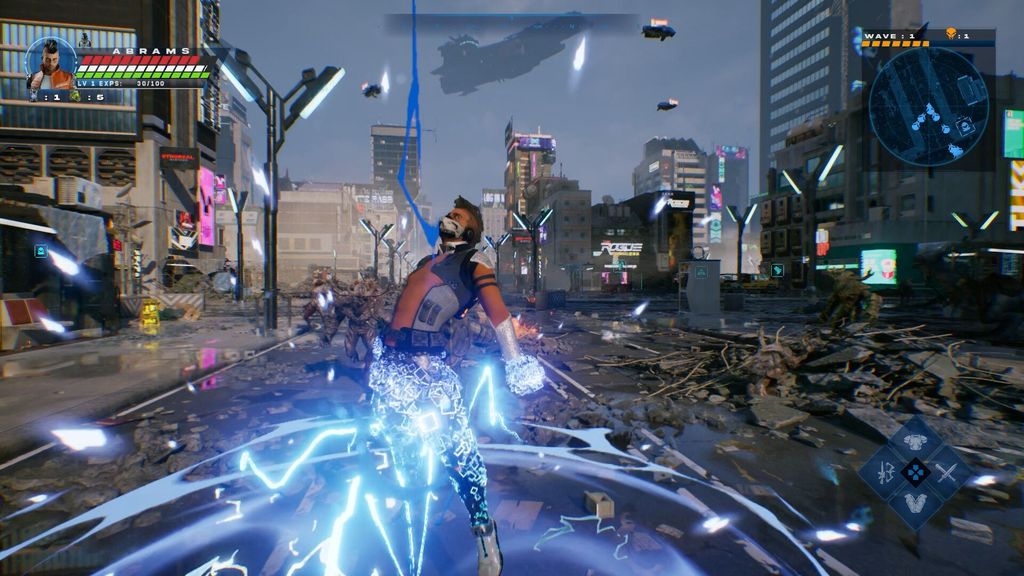
Task: Click the square marker on the minimap
Action: (965, 127)
